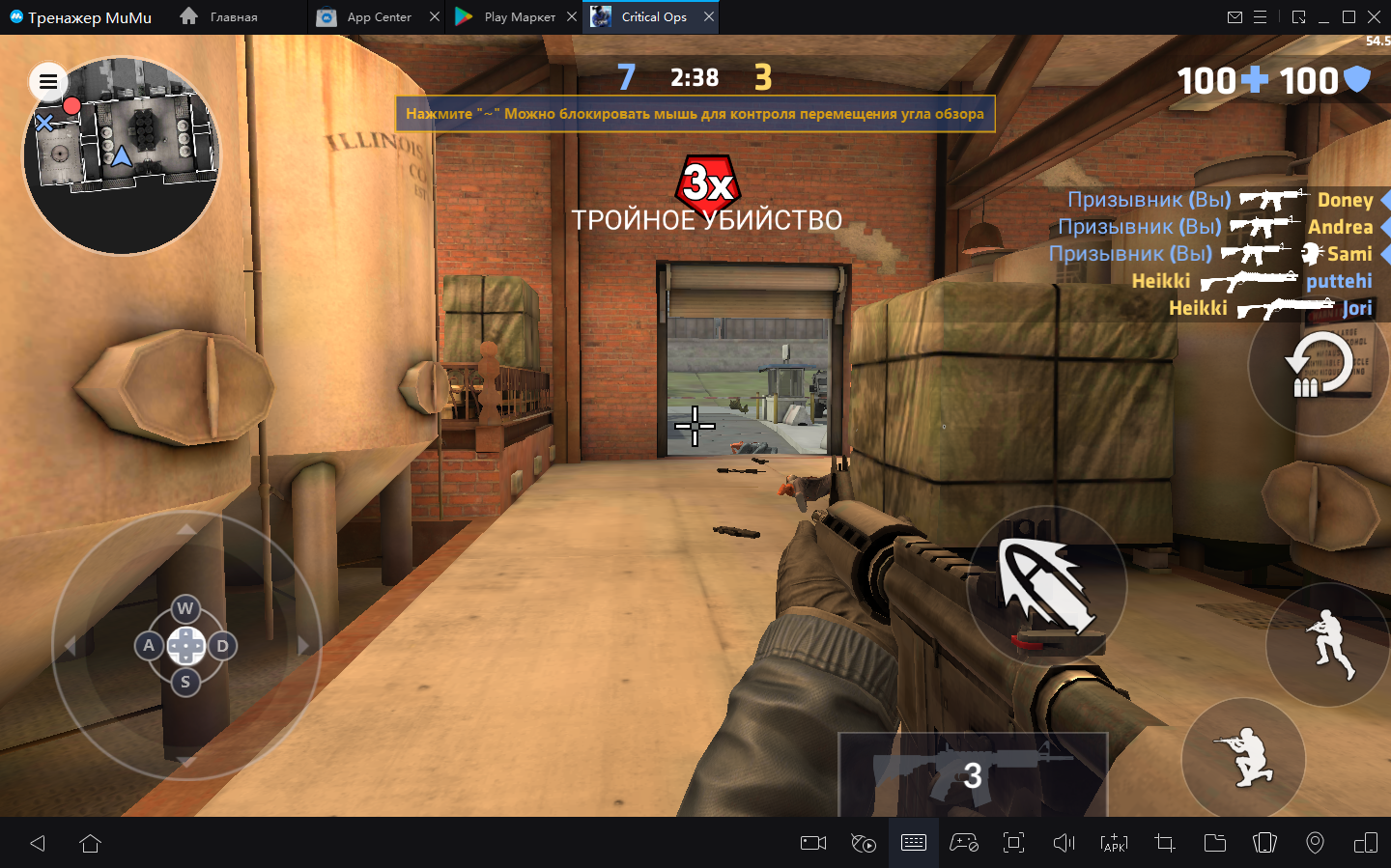Install an APK with the APK icon
The image size is (1391, 868).
click(1114, 843)
